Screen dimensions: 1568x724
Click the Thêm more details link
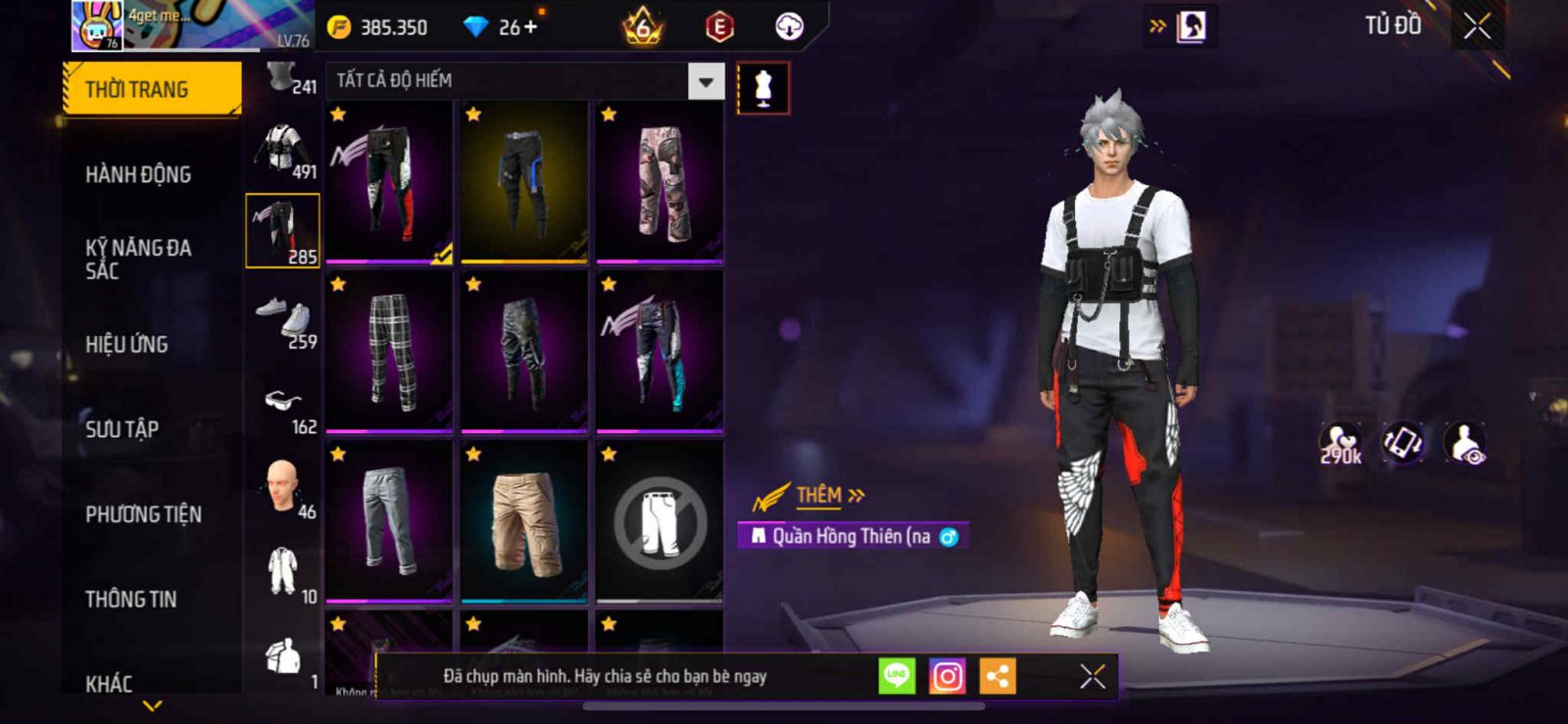click(829, 496)
